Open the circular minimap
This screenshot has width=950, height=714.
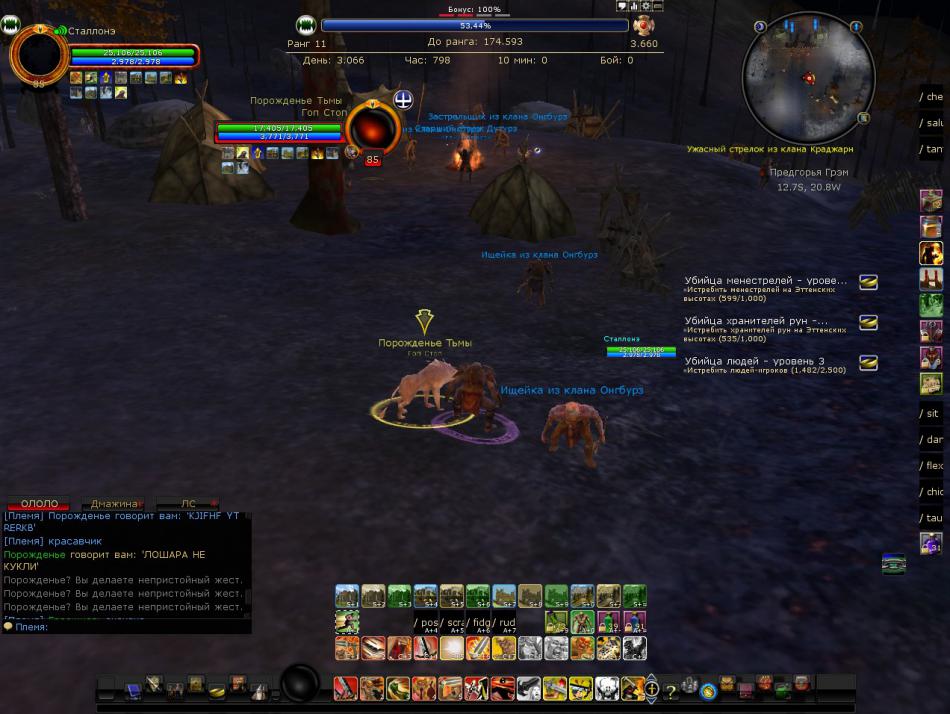(x=808, y=78)
